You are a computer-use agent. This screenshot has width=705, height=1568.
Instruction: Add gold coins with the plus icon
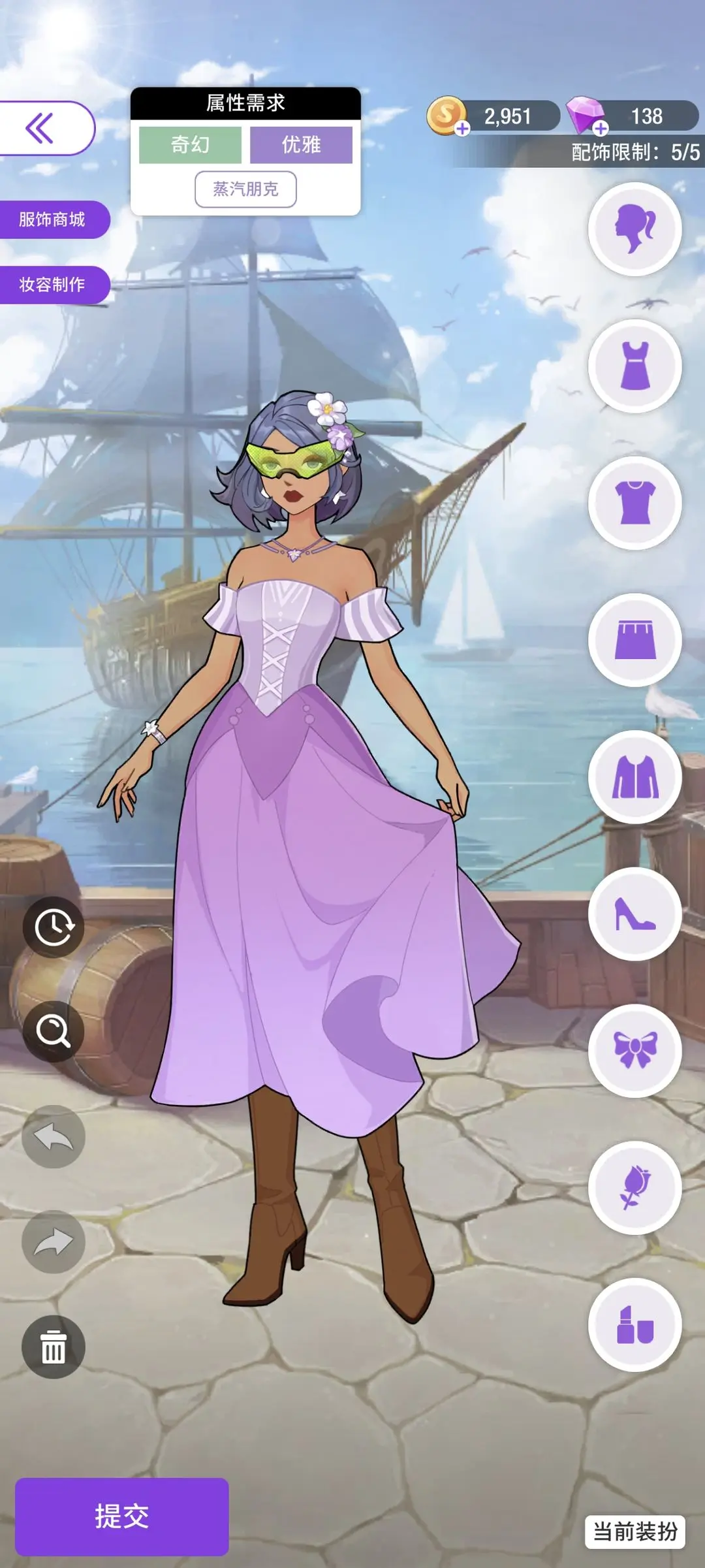[x=462, y=129]
